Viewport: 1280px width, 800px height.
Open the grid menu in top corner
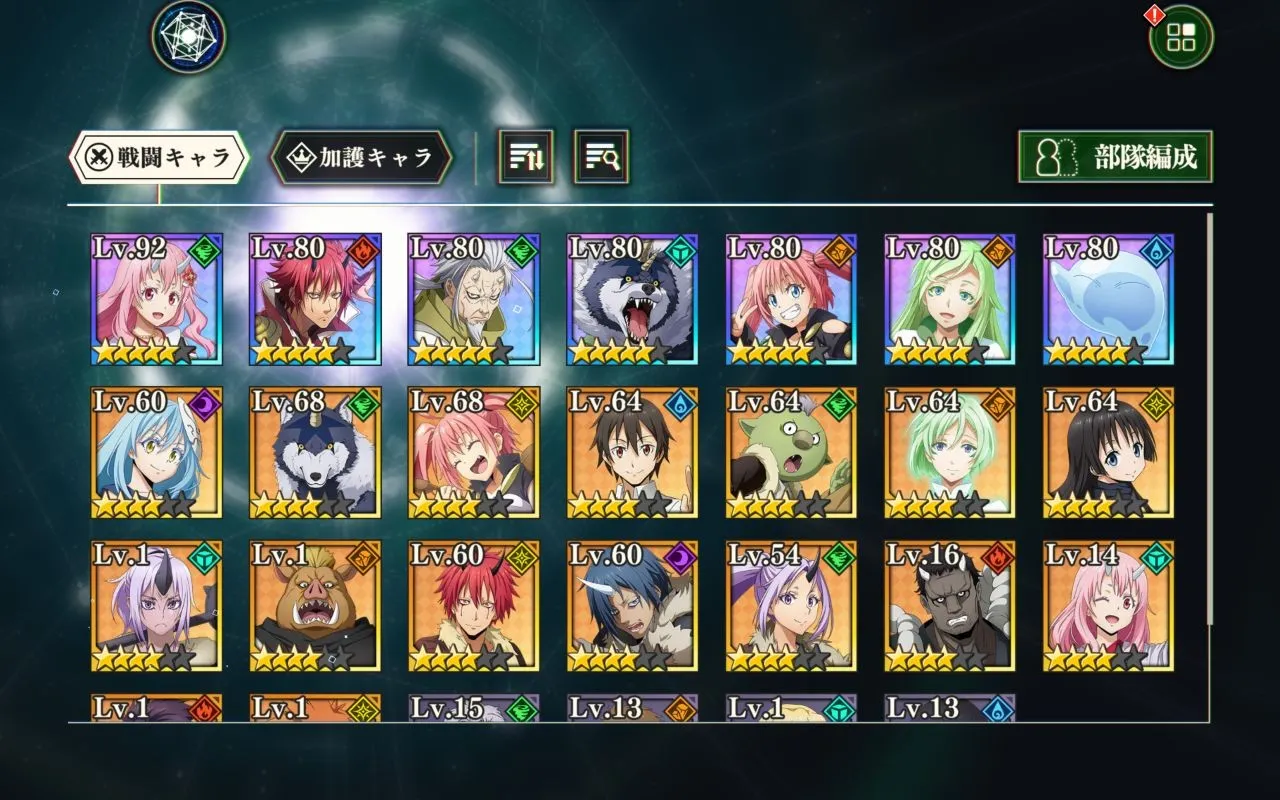tap(1181, 37)
